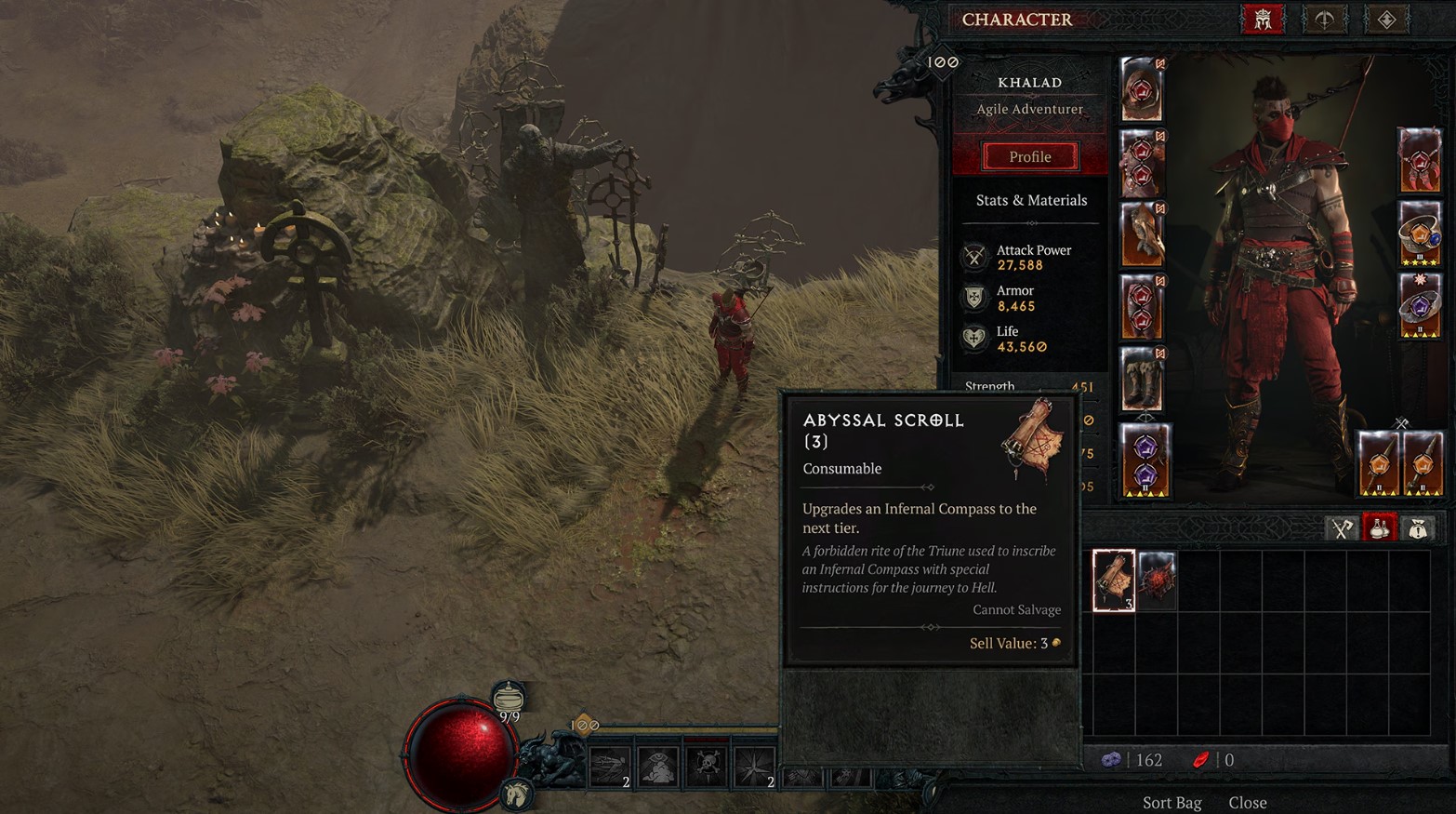Use the healing potion flask
Viewport: 1456px width, 814px height.
pos(508,699)
